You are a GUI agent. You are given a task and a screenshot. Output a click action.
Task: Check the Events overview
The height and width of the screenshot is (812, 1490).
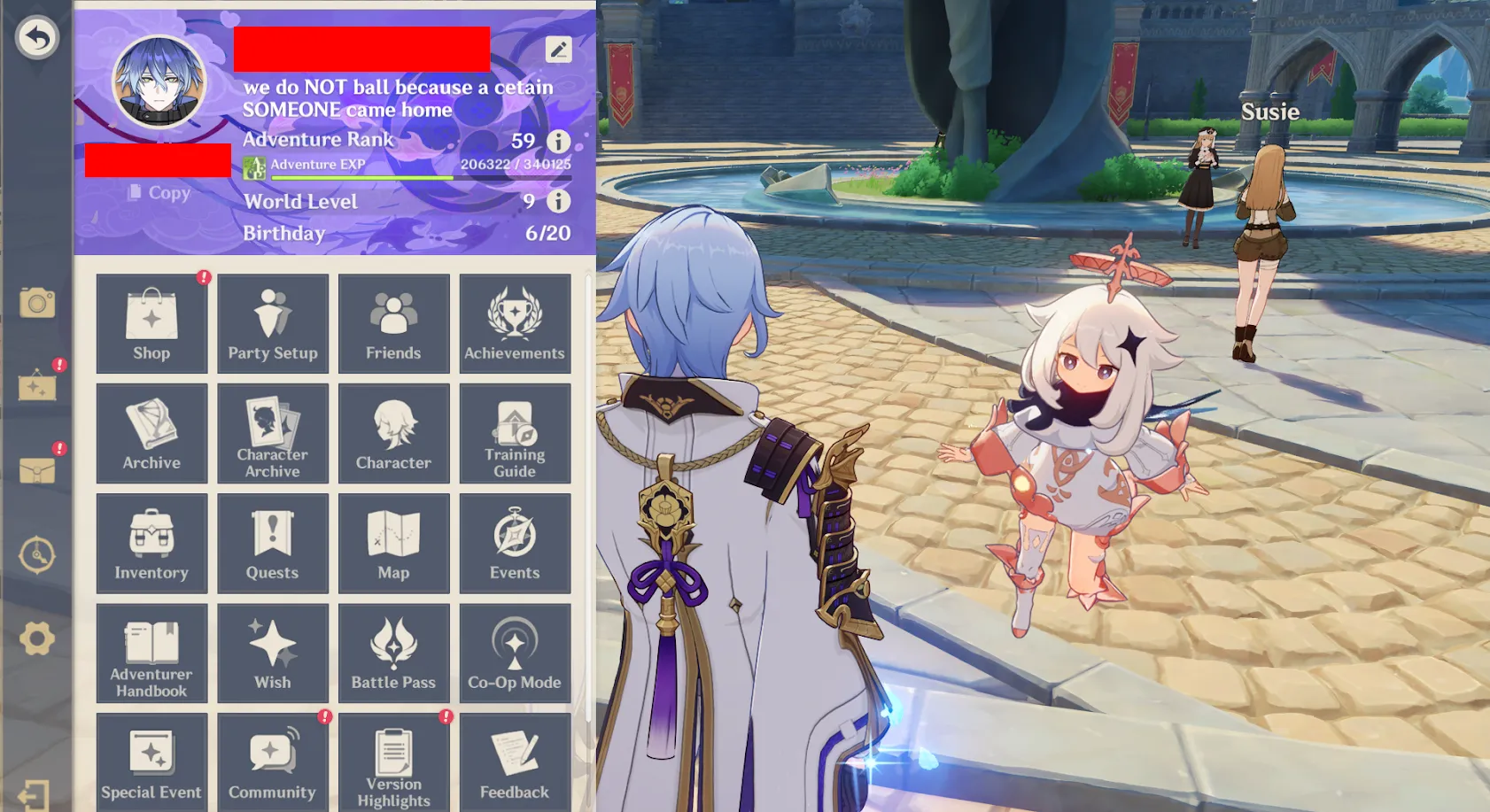coord(515,543)
